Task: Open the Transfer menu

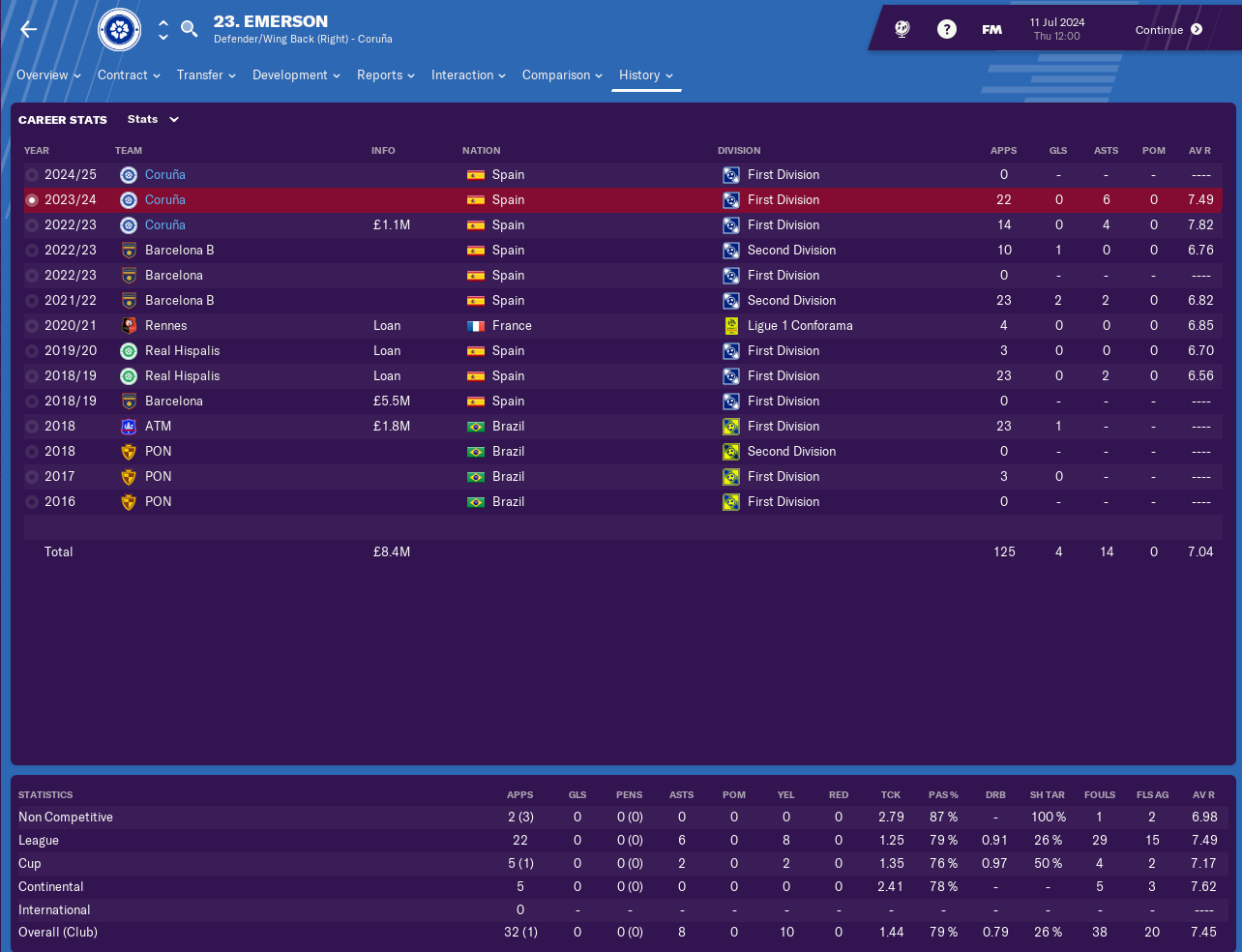Action: 206,75
